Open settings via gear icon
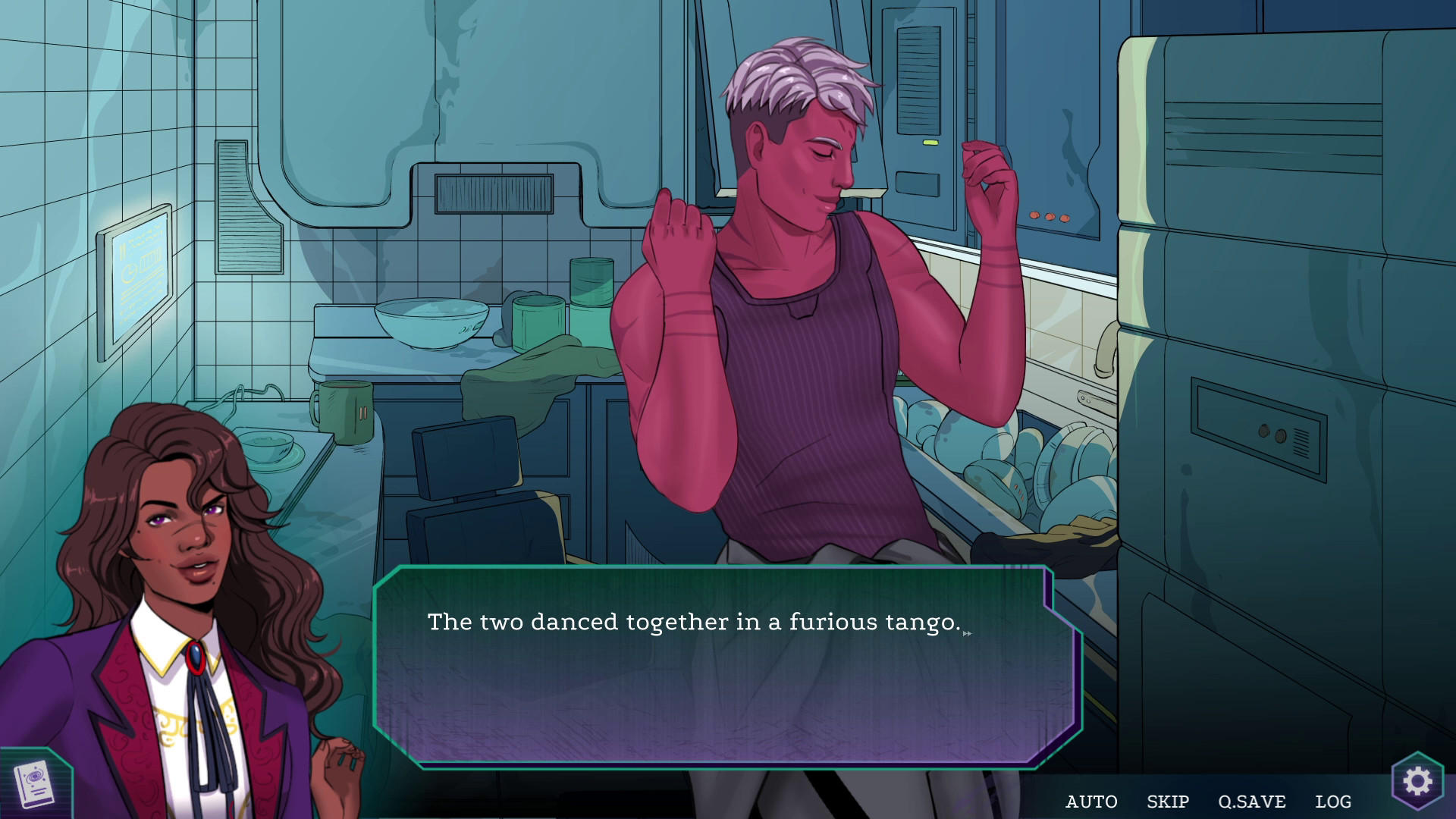The width and height of the screenshot is (1456, 819). [x=1417, y=781]
